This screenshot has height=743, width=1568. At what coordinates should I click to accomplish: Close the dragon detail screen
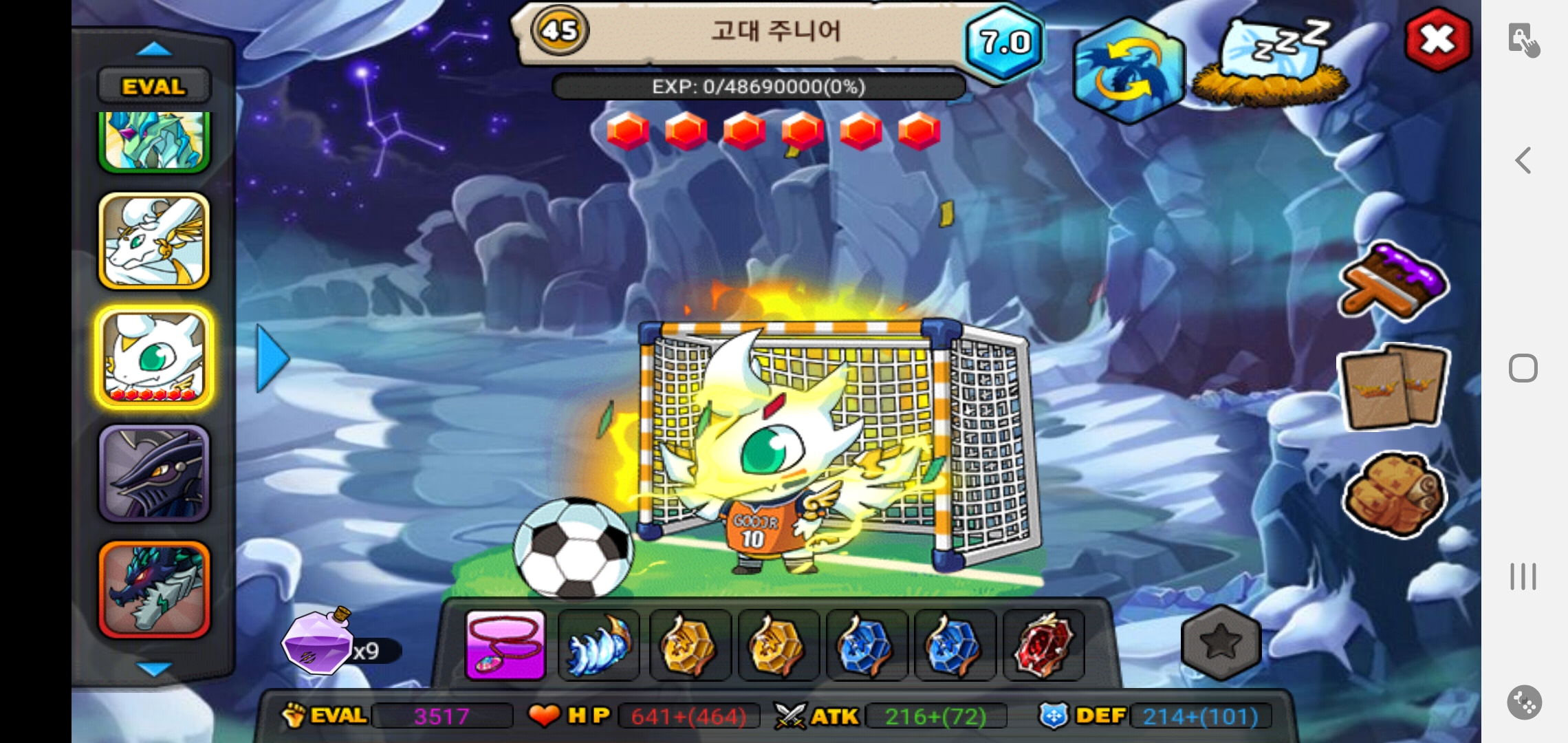coord(1437,40)
